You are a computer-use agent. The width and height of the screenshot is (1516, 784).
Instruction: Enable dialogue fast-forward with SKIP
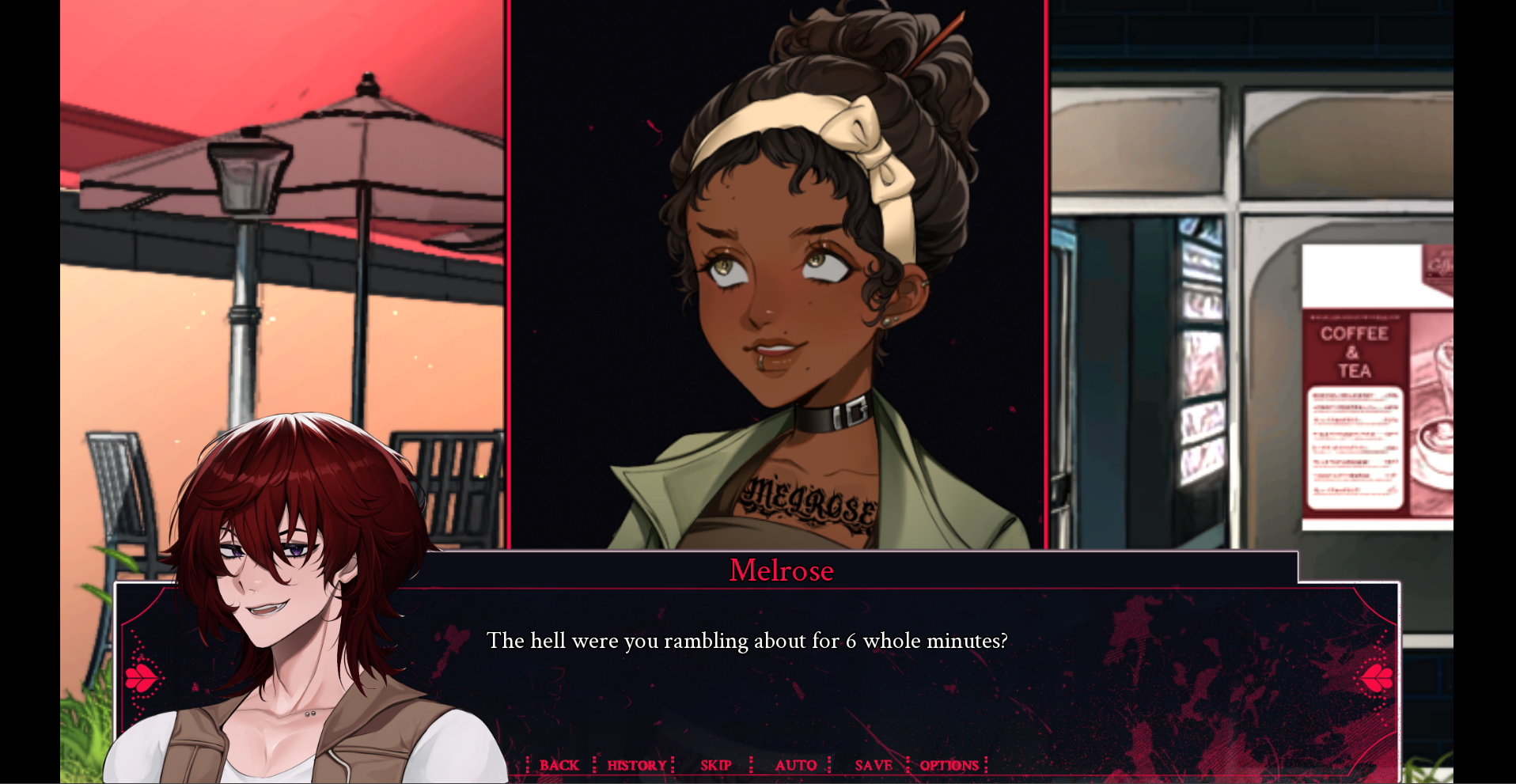point(714,765)
